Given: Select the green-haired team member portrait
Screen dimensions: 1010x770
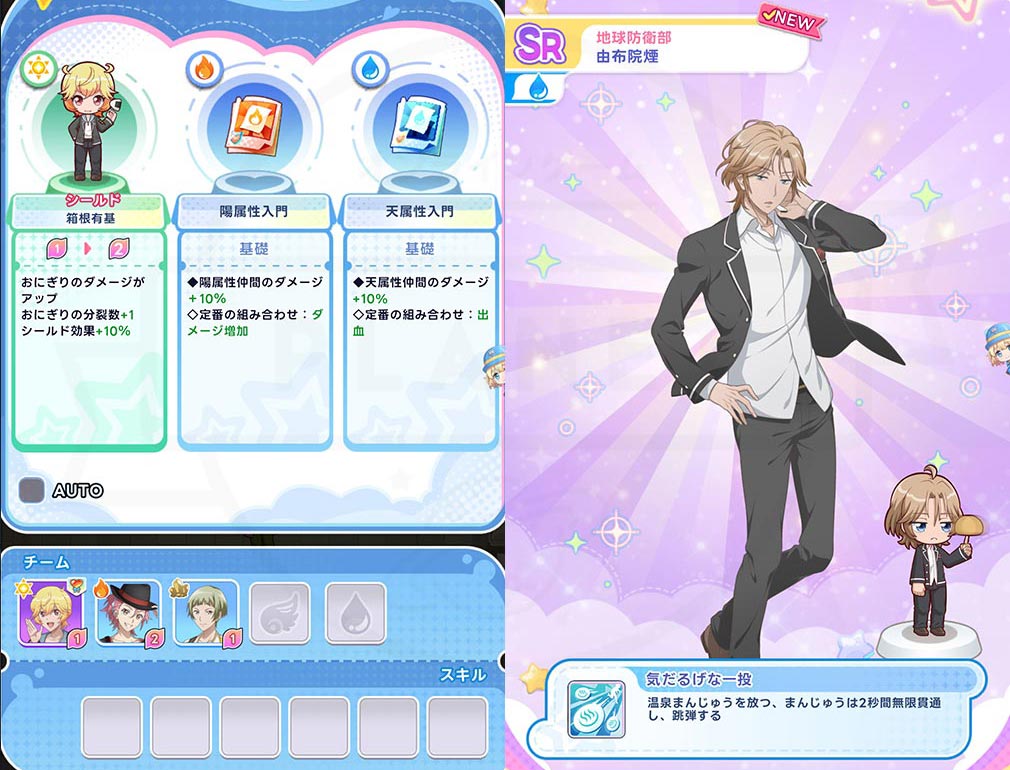Looking at the screenshot, I should pos(205,612).
